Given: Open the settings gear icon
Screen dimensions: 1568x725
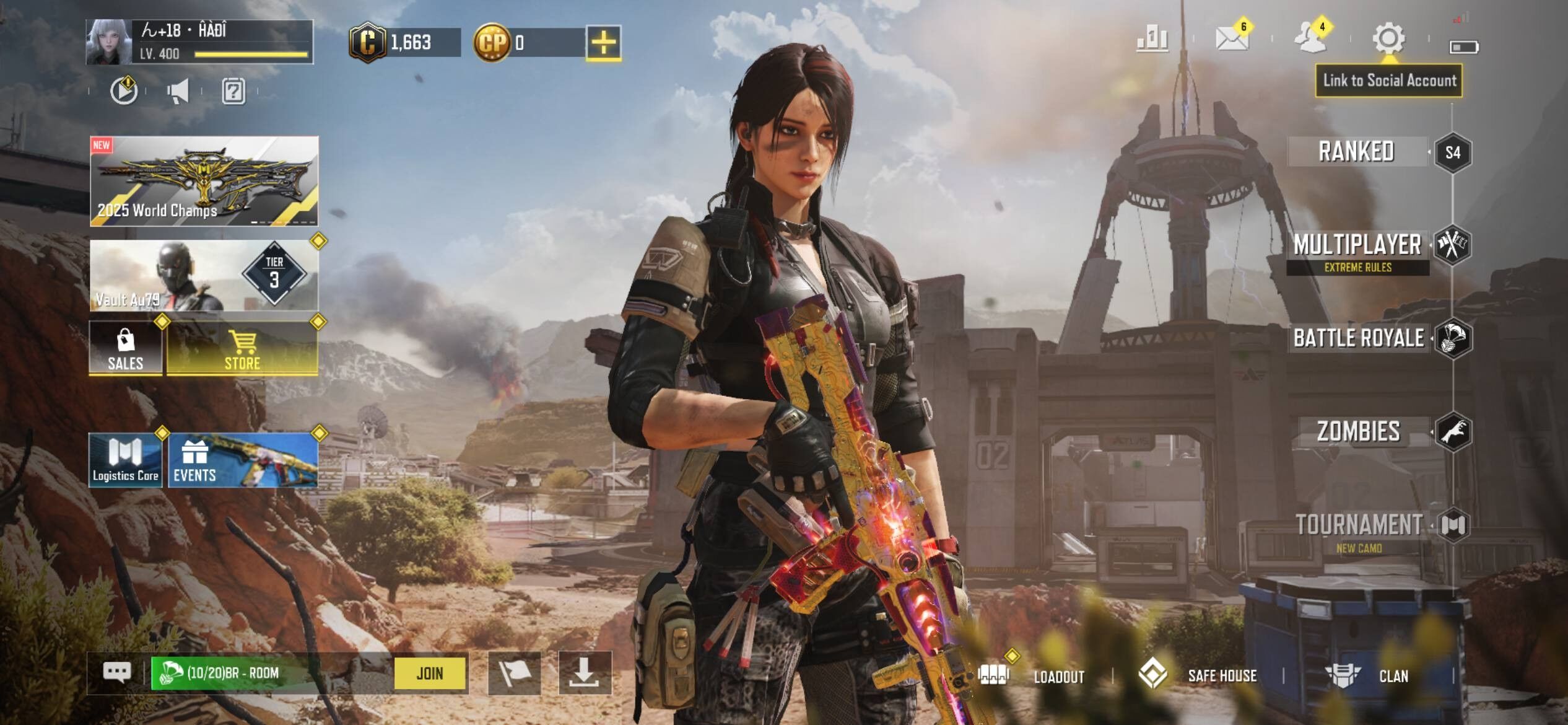Looking at the screenshot, I should [1388, 38].
